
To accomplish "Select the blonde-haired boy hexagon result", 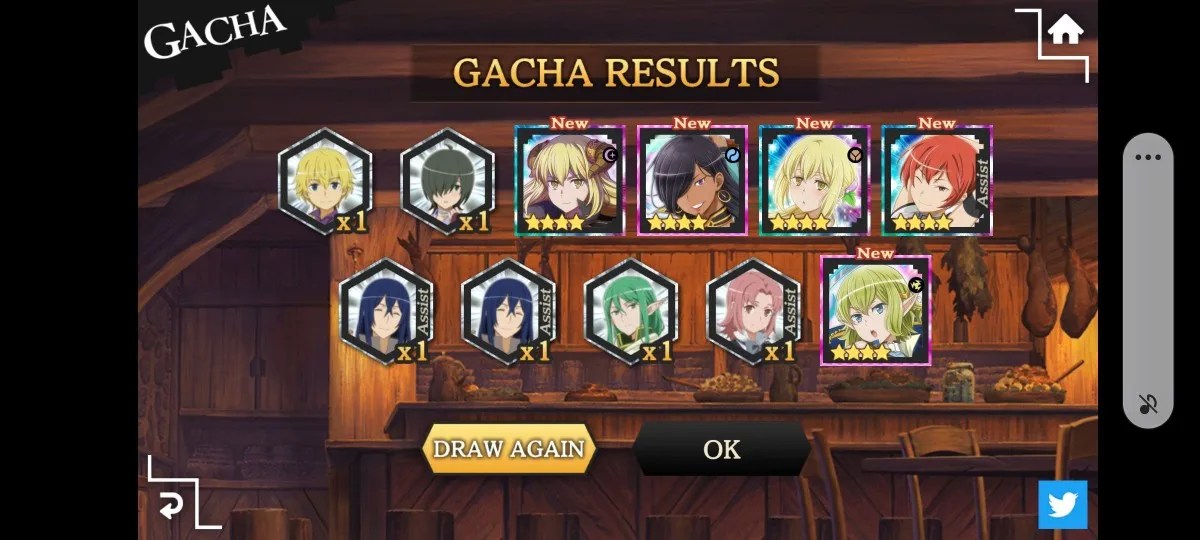I will [325, 182].
